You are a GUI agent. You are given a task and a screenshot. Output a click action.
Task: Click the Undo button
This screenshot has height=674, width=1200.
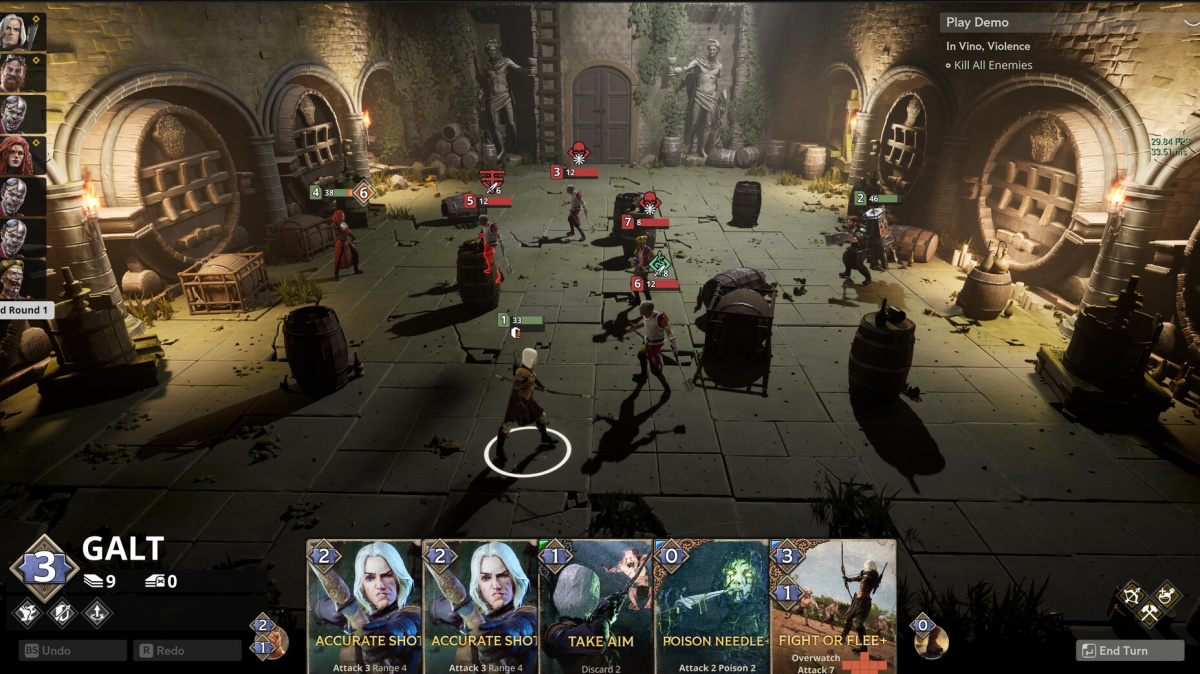[73, 650]
